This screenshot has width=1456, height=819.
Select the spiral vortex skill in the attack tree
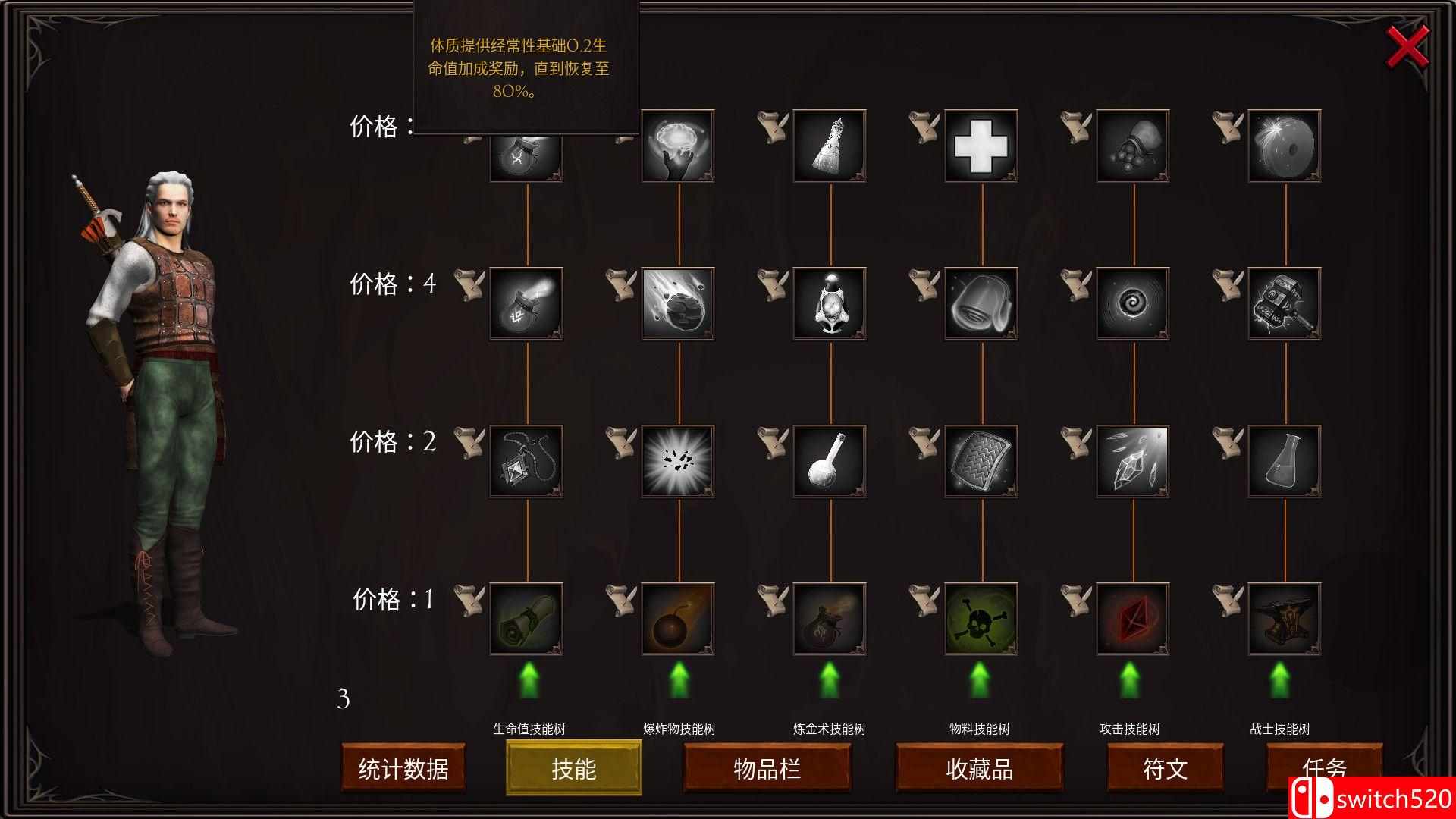(x=1131, y=303)
